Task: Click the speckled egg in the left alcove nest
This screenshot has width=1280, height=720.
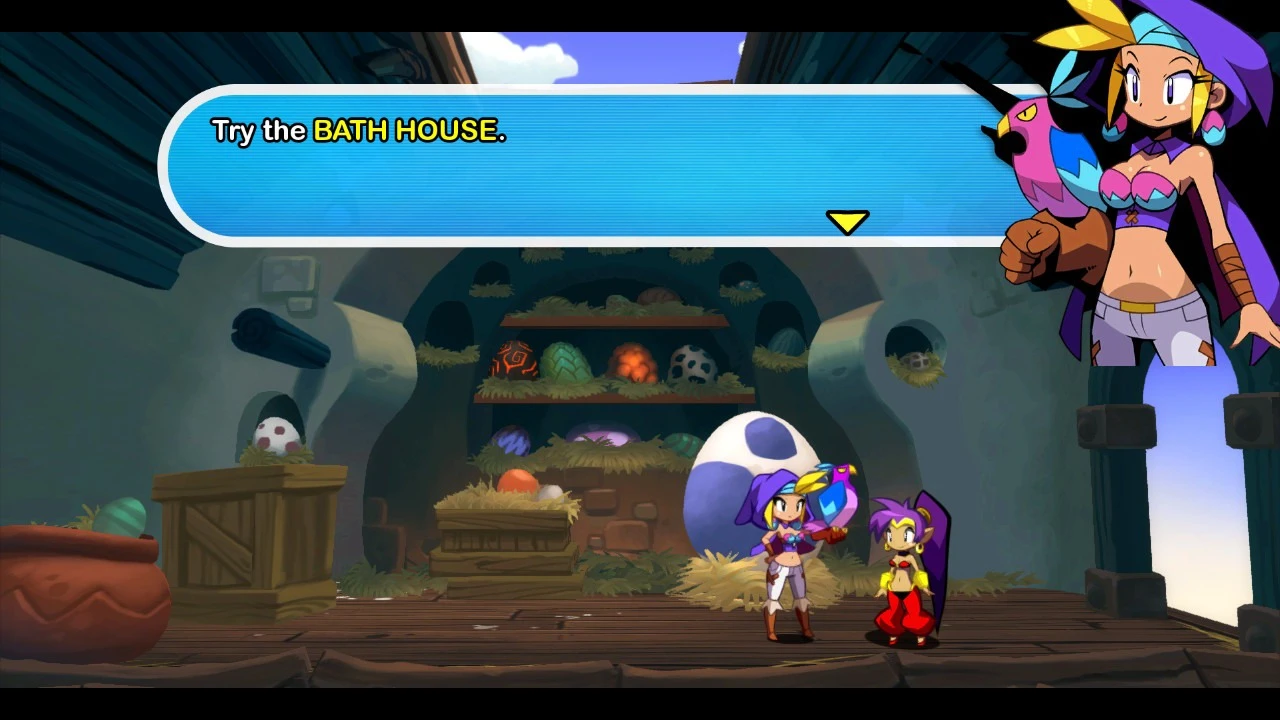Action: coord(275,435)
